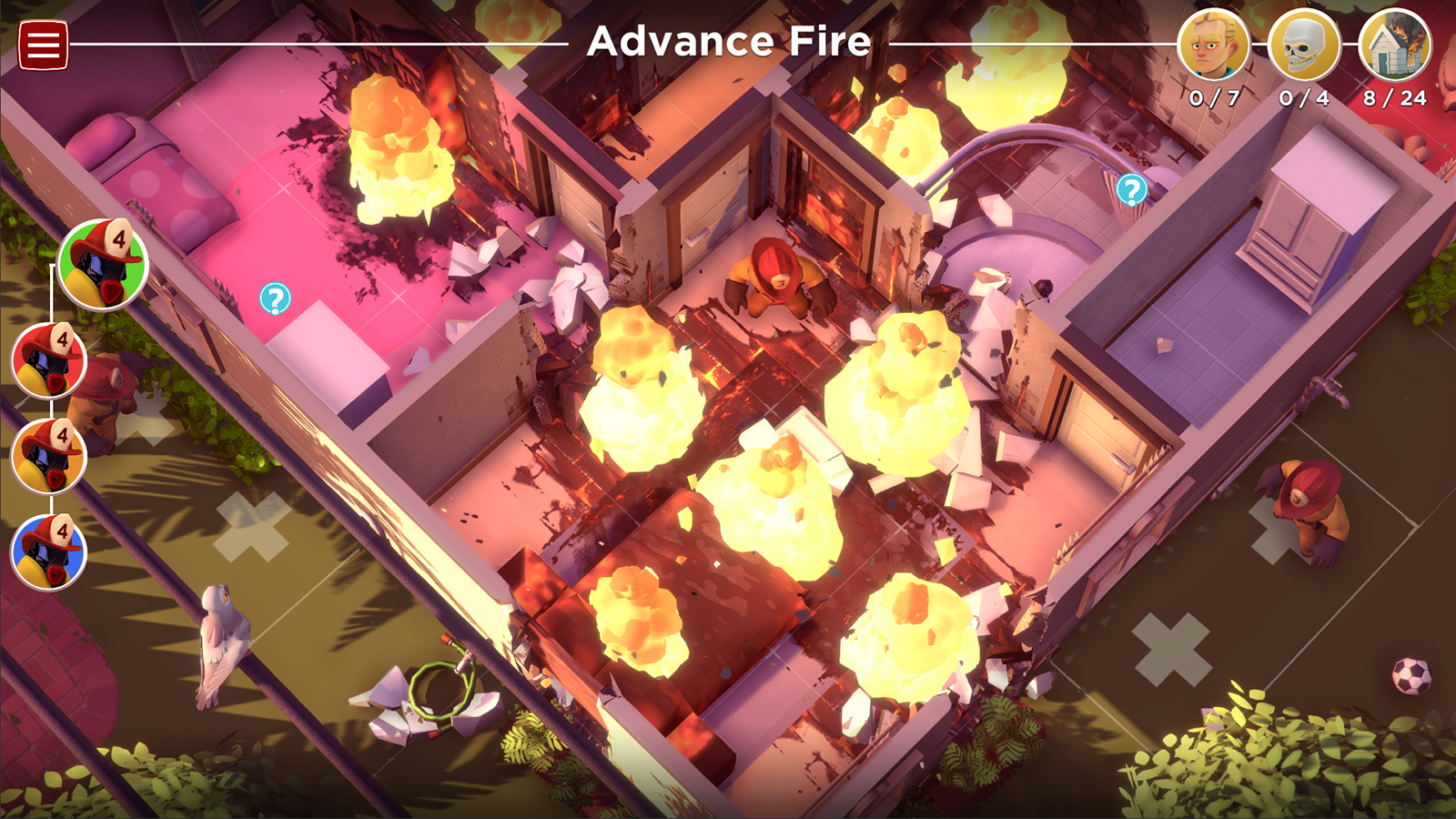Inspect the question mark marker in the bathroom
Image resolution: width=1456 pixels, height=819 pixels.
point(1131,190)
